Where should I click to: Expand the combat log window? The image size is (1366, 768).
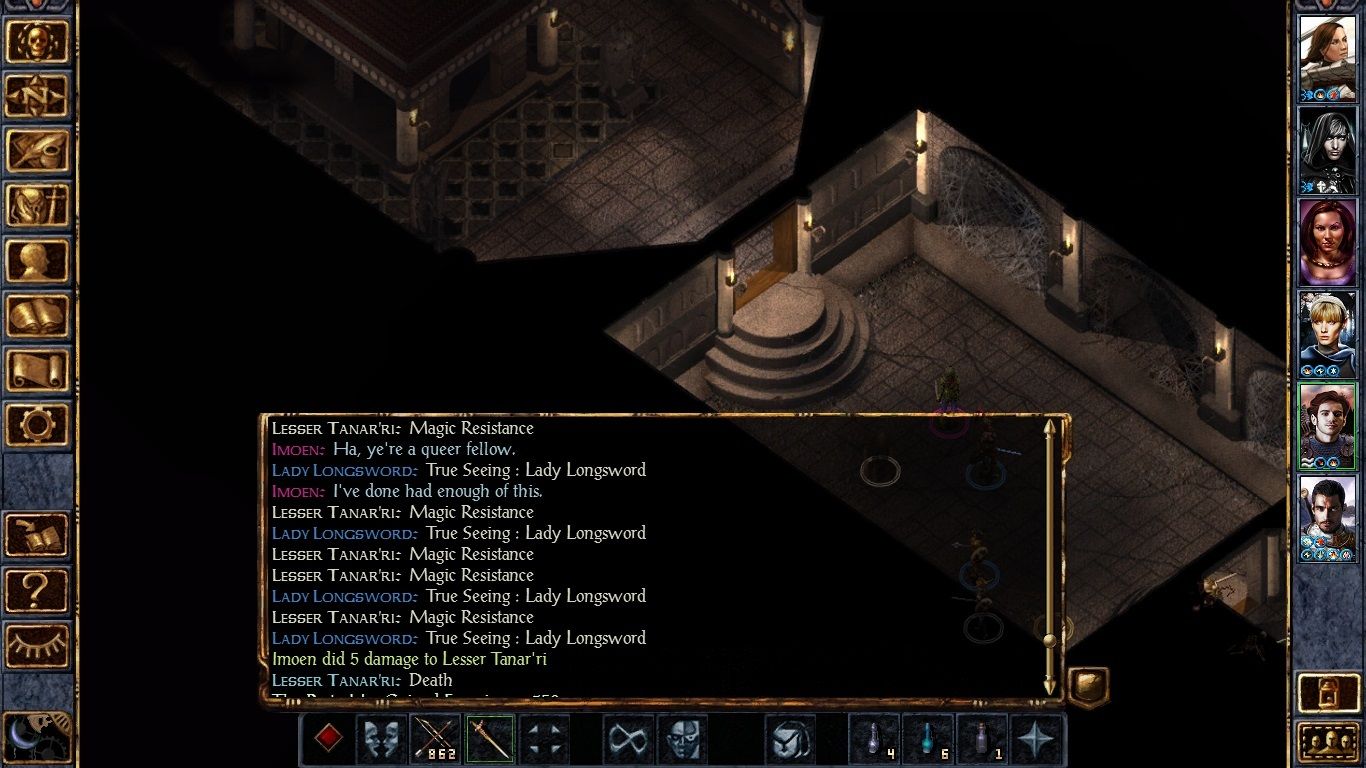1087,685
